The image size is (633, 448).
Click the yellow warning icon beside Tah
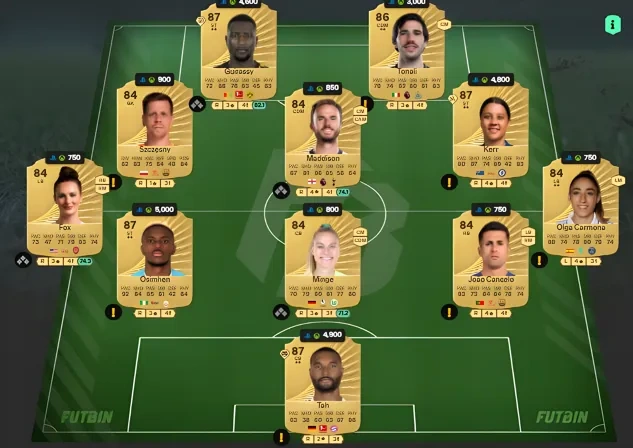(282, 437)
